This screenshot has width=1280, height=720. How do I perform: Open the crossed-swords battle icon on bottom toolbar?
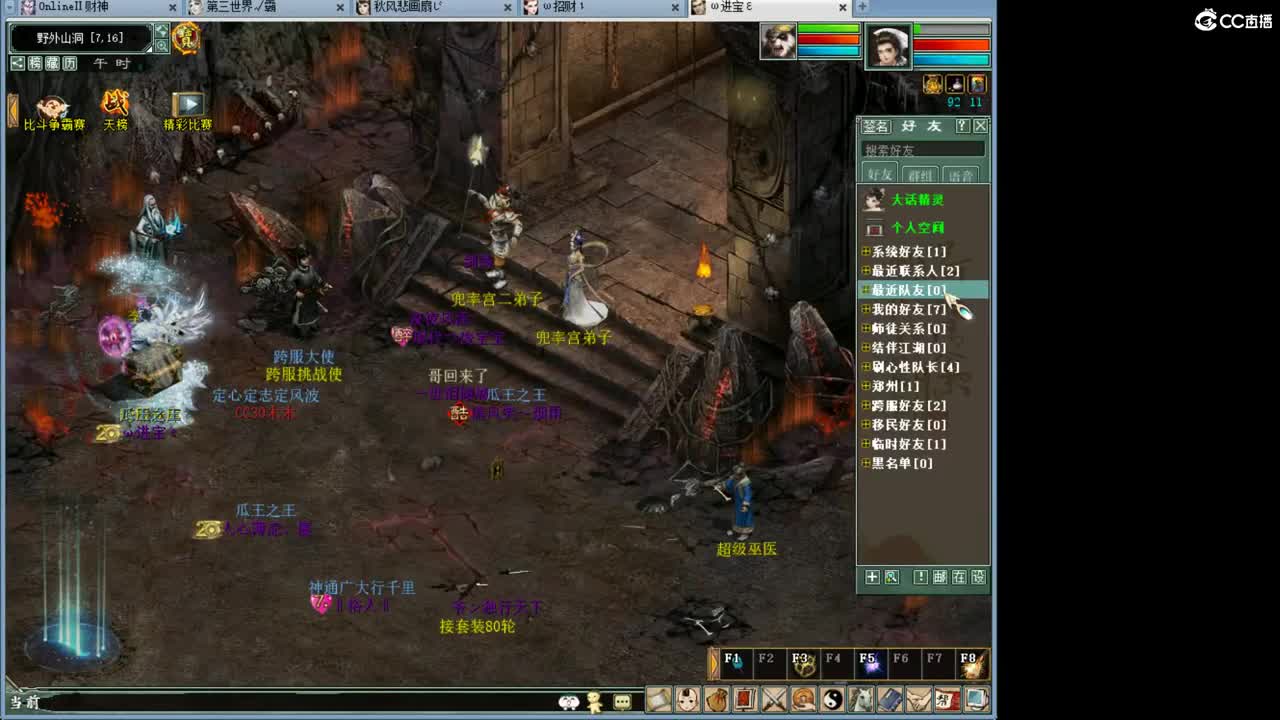(x=776, y=702)
